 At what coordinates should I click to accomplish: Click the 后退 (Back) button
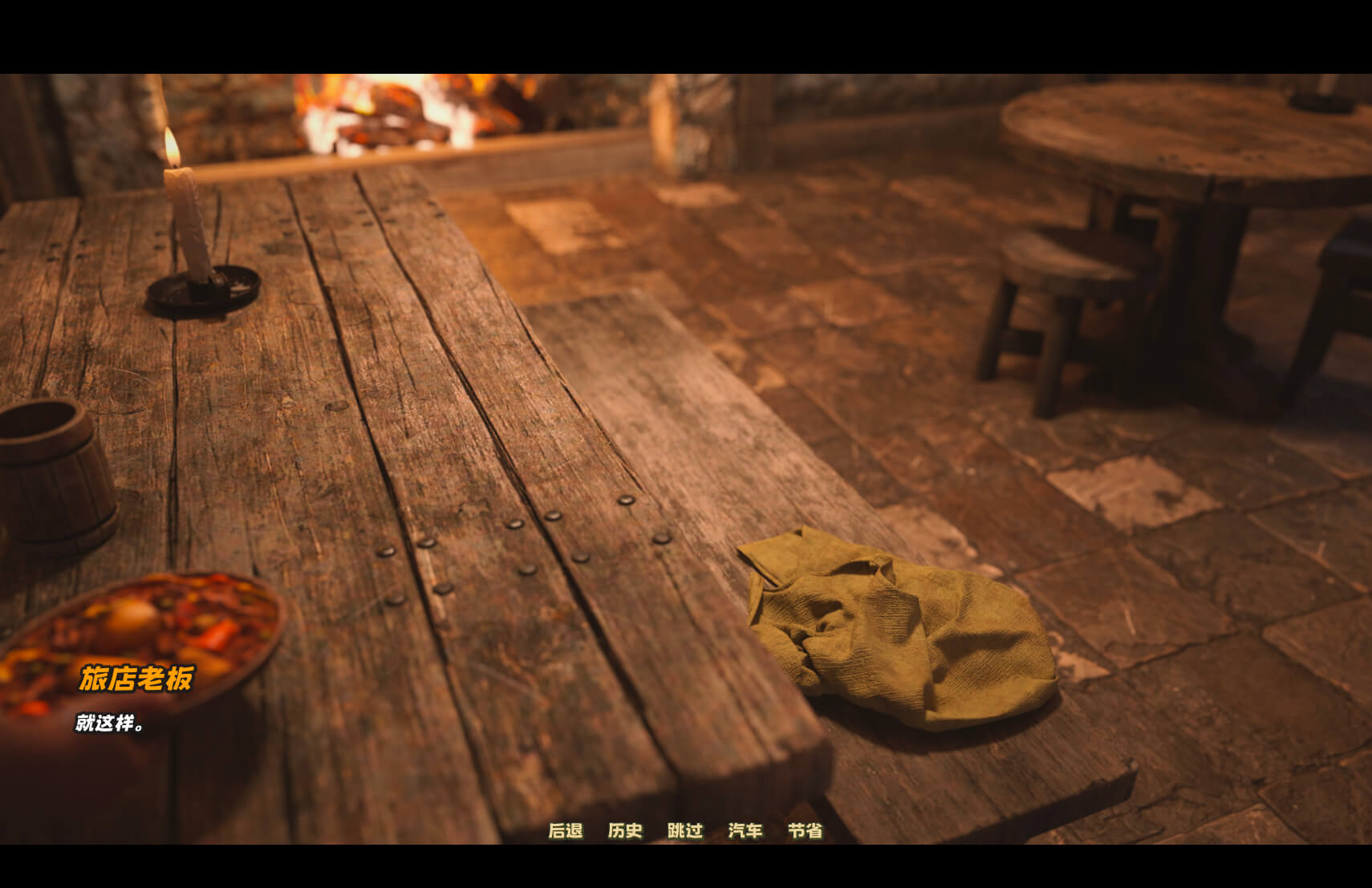click(x=565, y=830)
